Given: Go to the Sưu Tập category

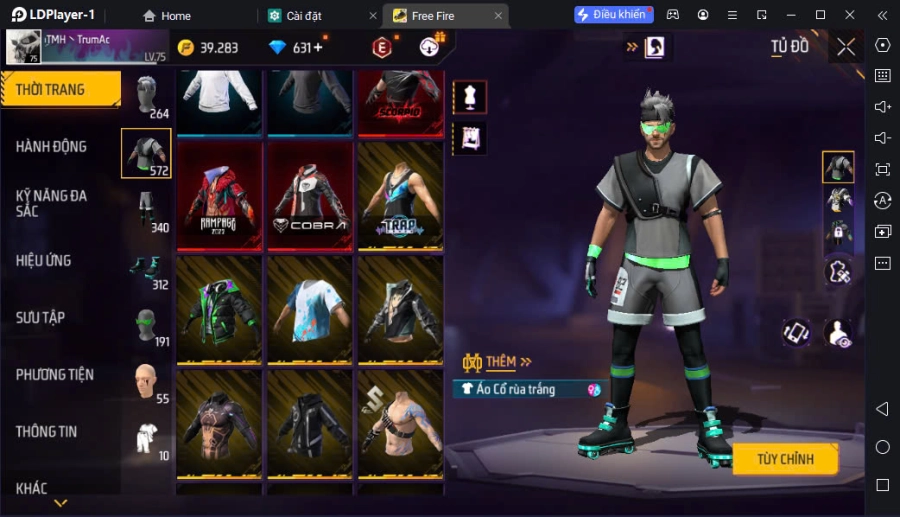Looking at the screenshot, I should tap(41, 318).
